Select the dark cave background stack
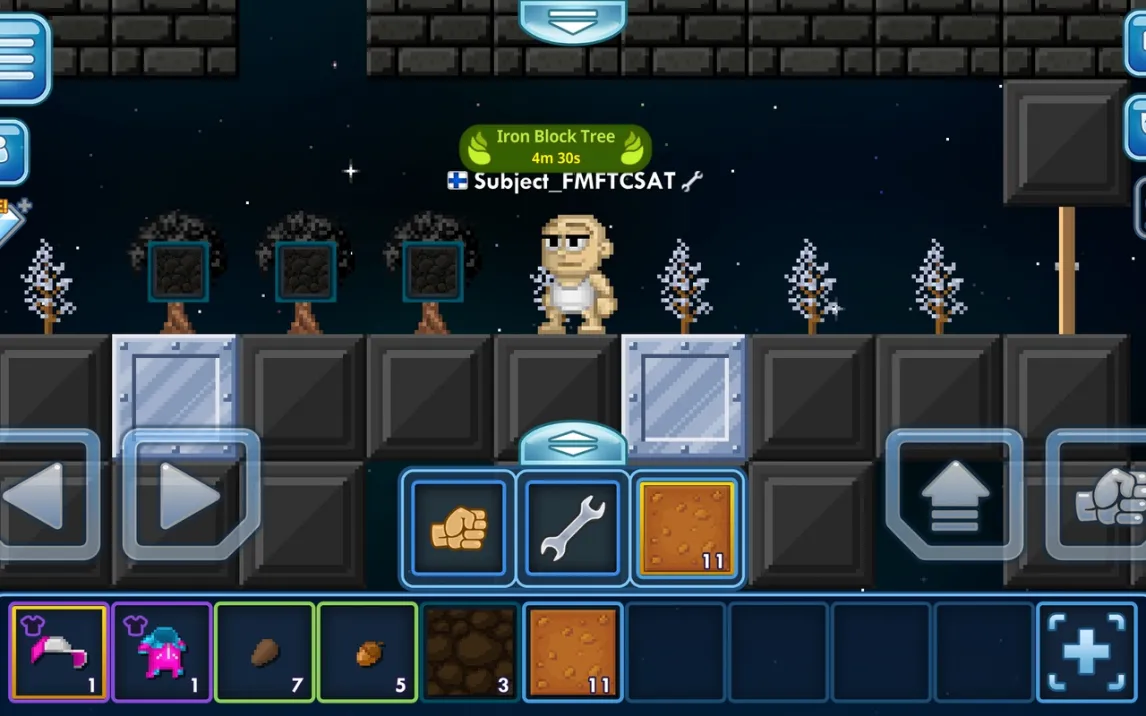This screenshot has width=1146, height=716. pyautogui.click(x=470, y=652)
